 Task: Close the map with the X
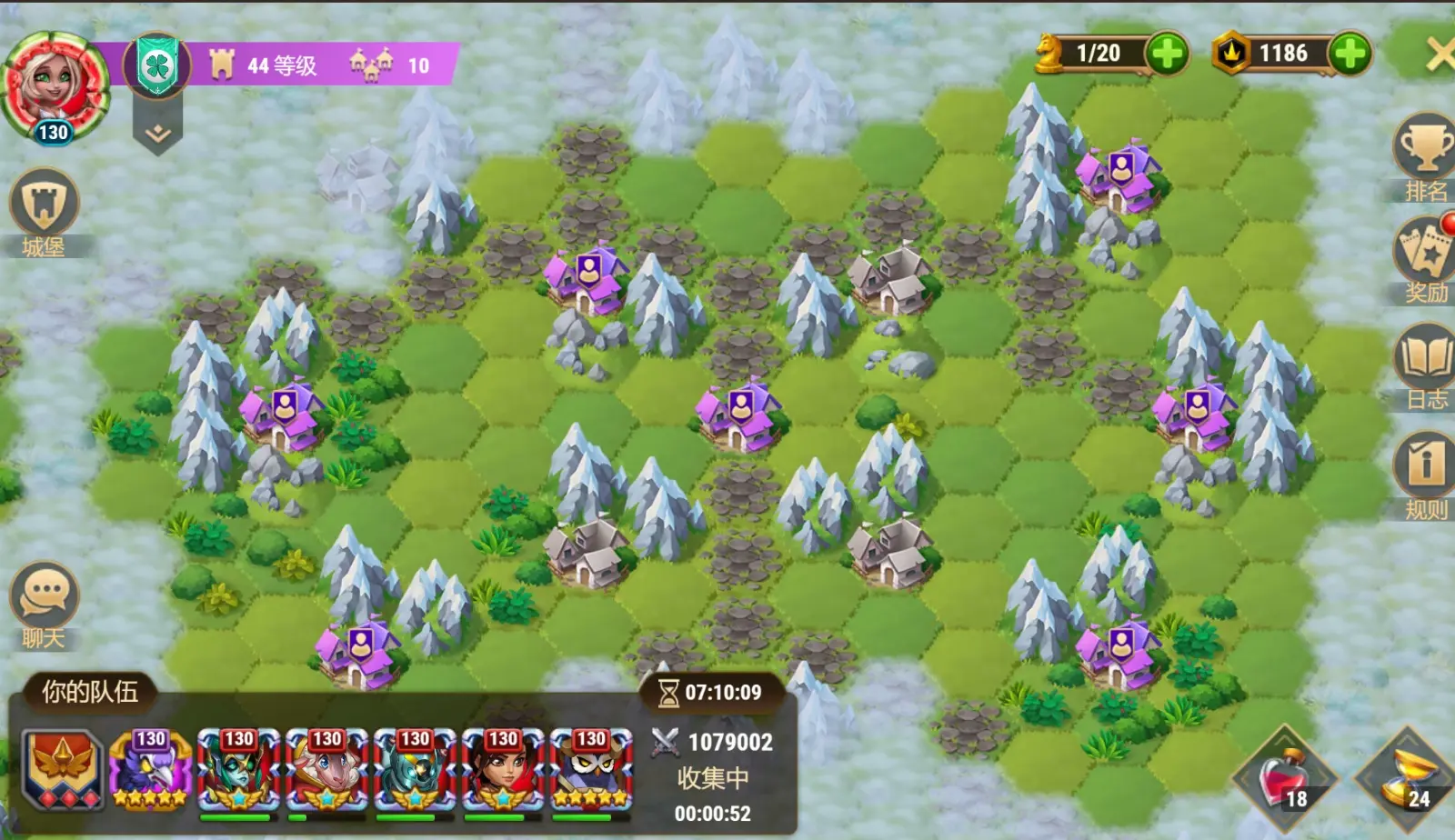click(1440, 54)
